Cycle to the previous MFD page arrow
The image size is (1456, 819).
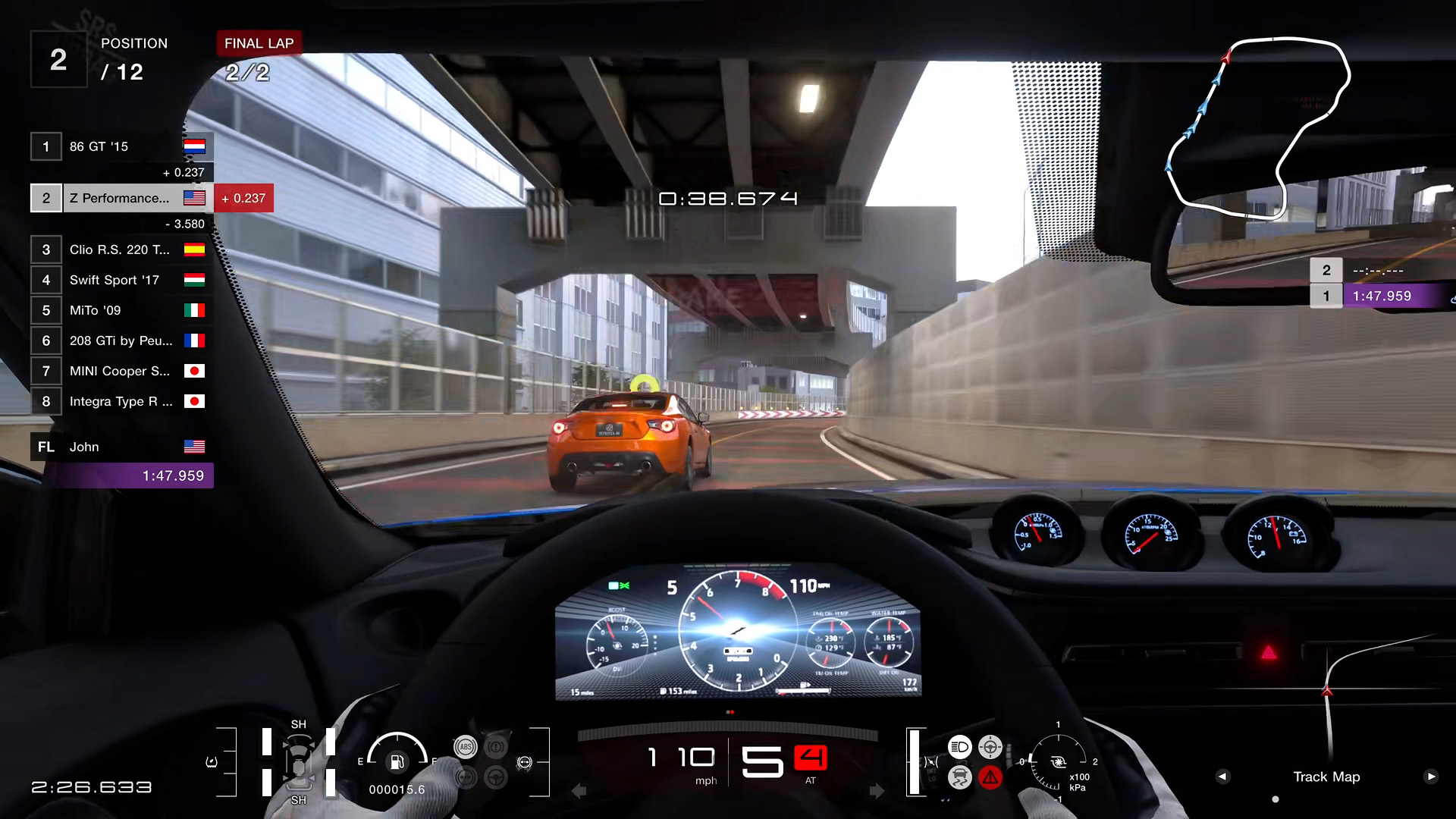coord(1222,777)
